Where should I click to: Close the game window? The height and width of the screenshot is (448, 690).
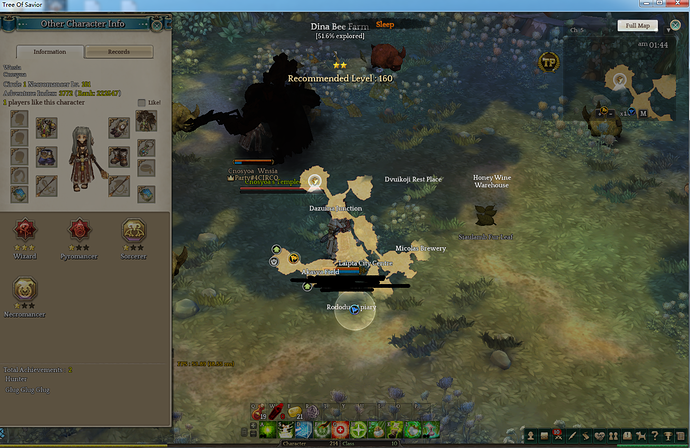pyautogui.click(x=679, y=6)
